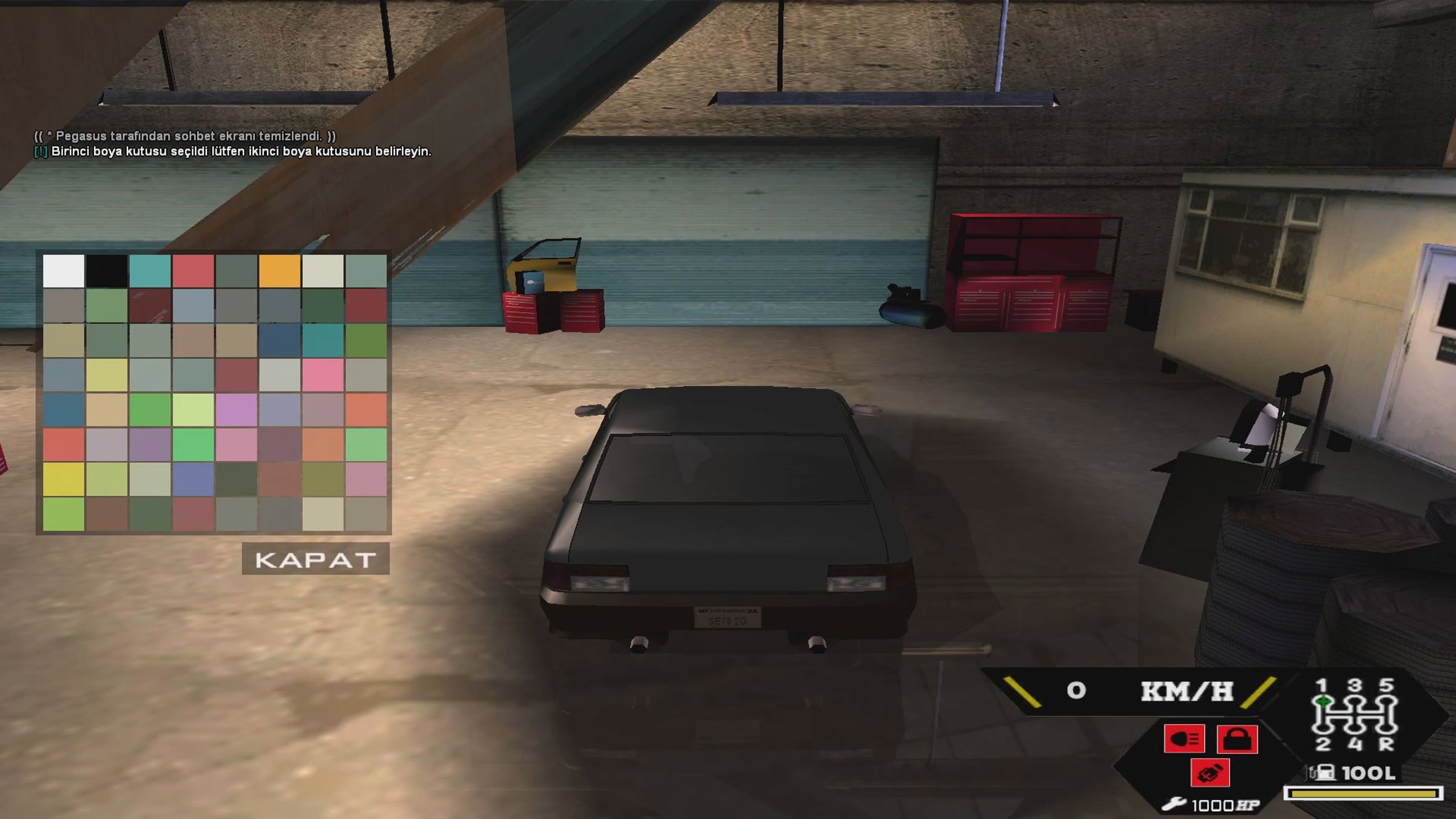
Task: Choose the hot pink paint swatch
Action: pos(323,375)
